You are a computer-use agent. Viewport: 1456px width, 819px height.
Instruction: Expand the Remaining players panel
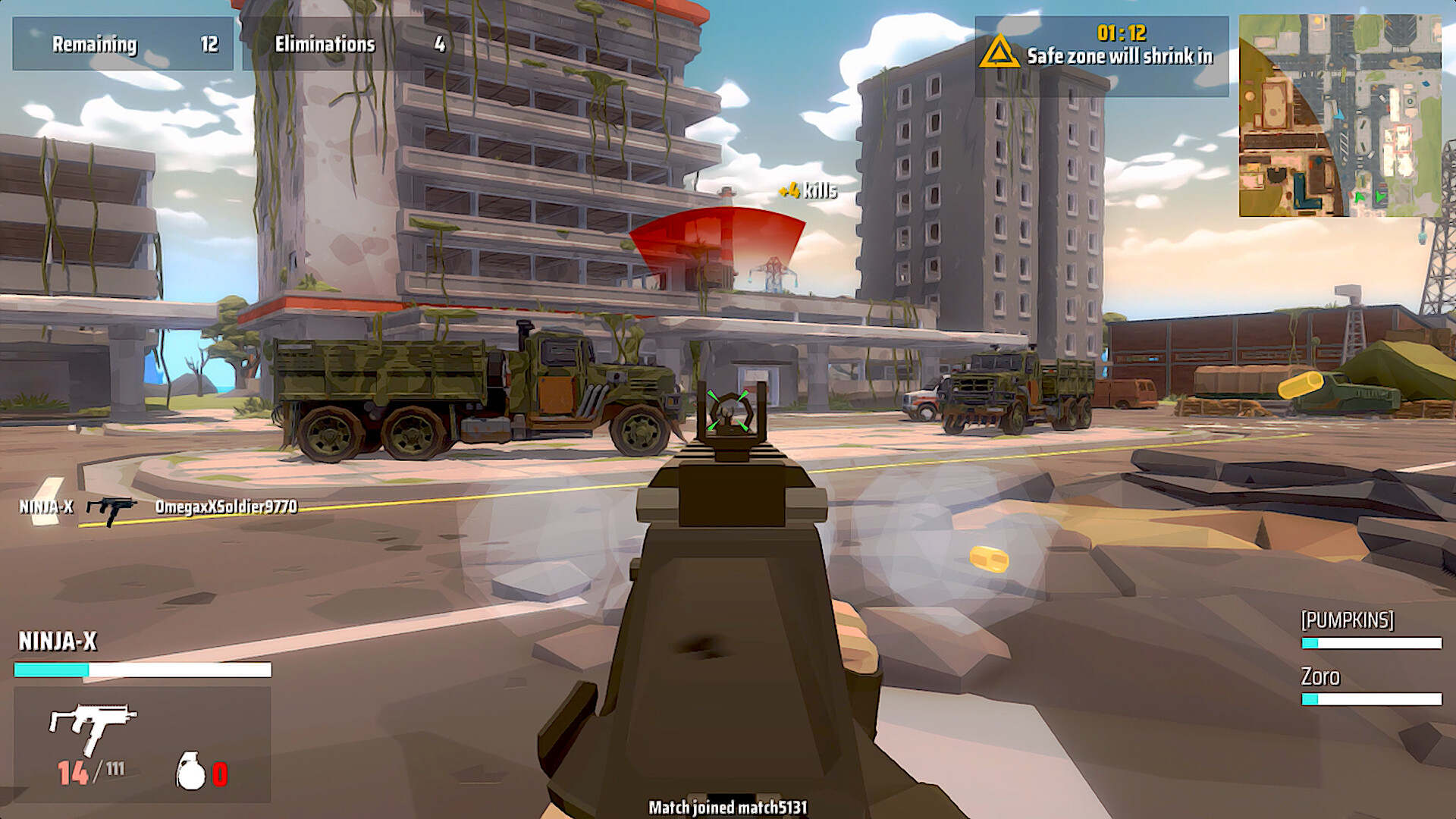coord(124,44)
